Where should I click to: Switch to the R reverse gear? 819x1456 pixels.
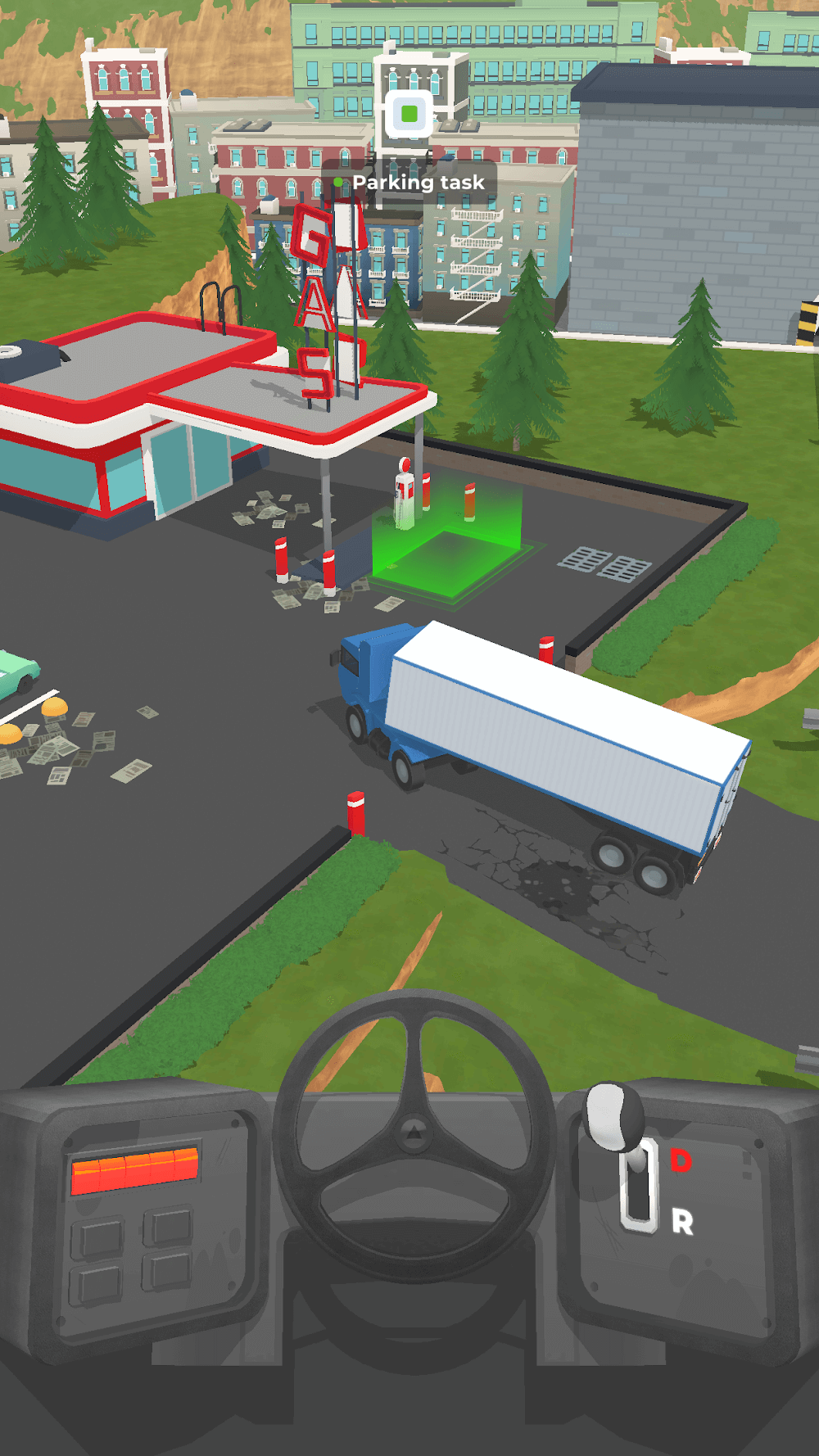(682, 1223)
